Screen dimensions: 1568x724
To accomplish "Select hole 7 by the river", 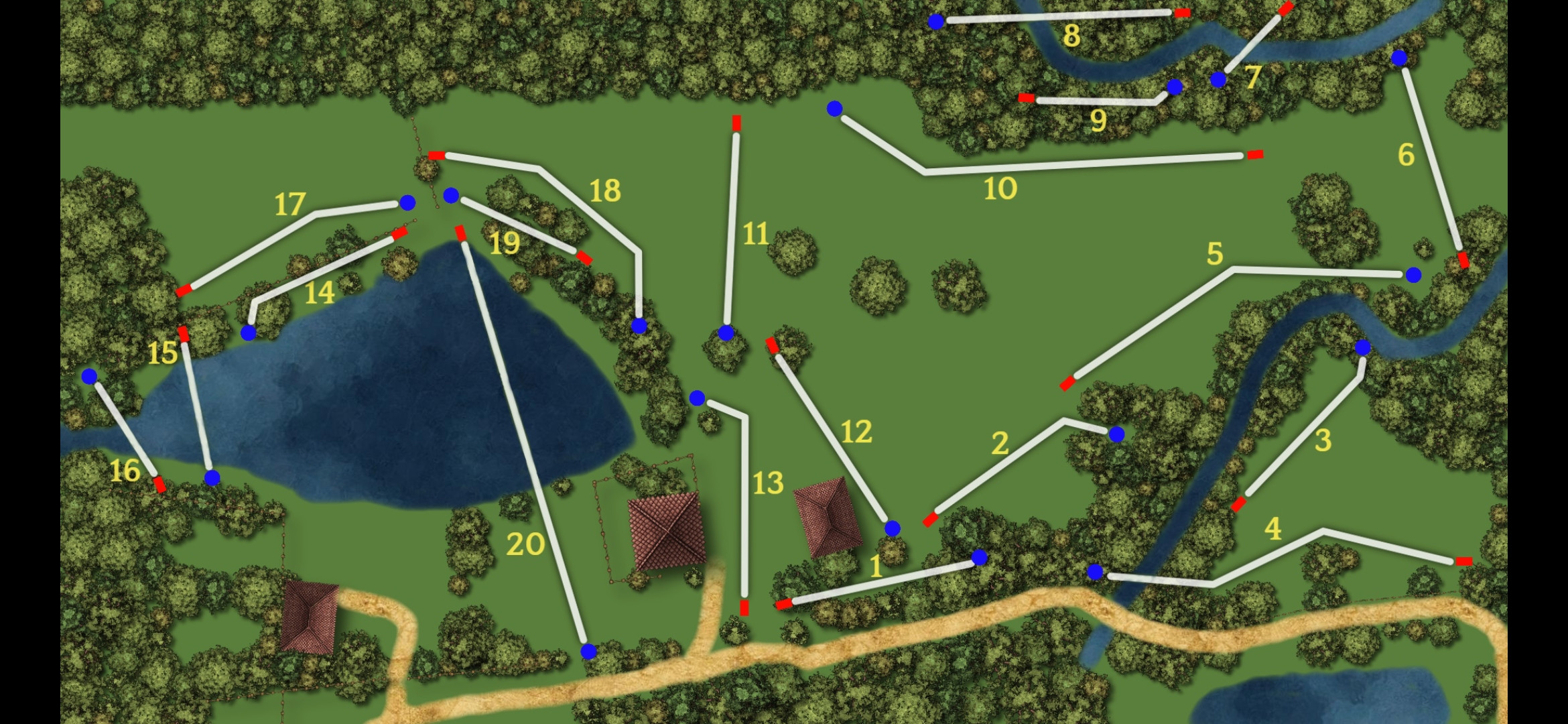I will tap(1253, 77).
